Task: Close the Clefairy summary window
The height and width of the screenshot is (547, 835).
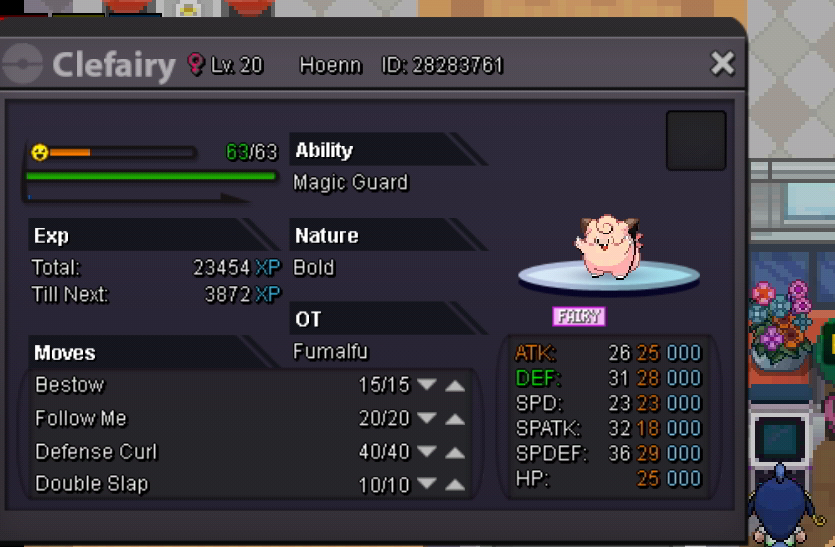Action: point(722,65)
